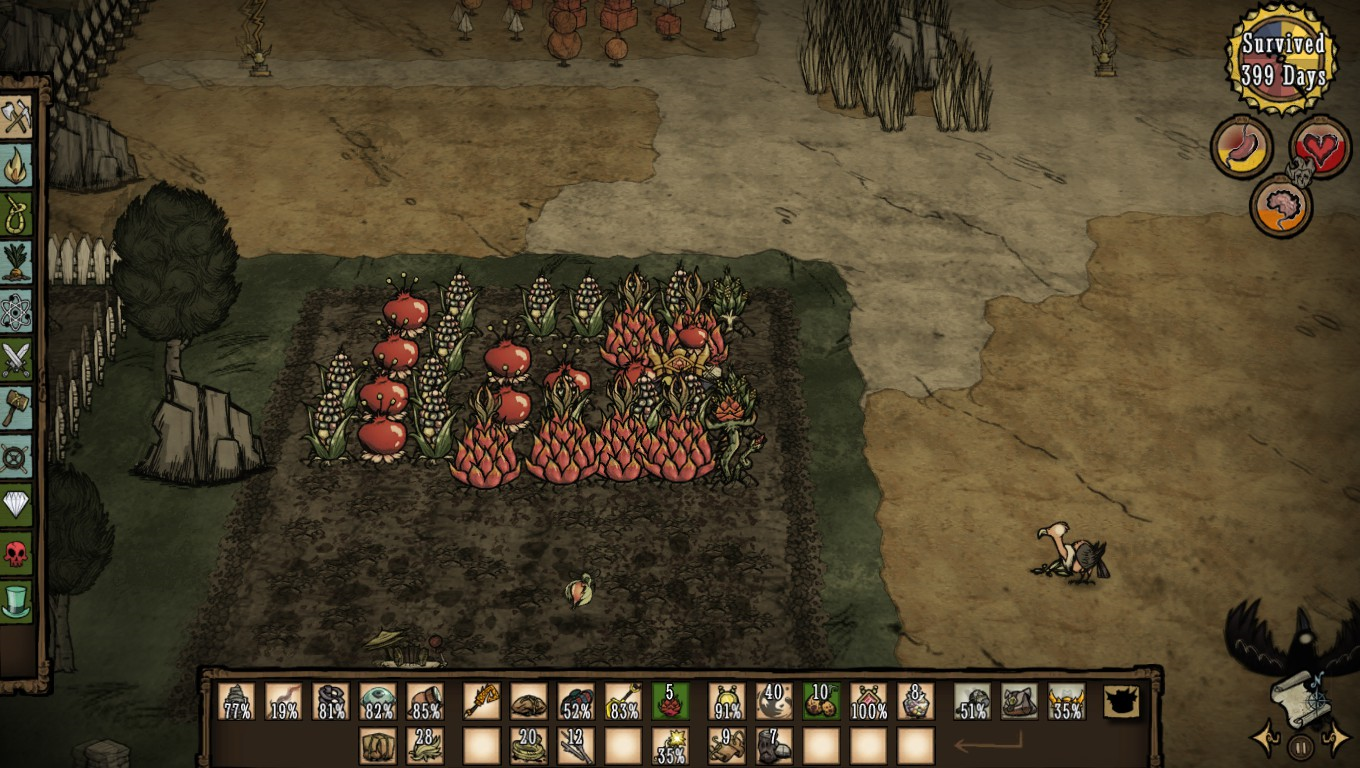Pick the seeds stack of 10
Screen dimensions: 1360x768
(821, 701)
